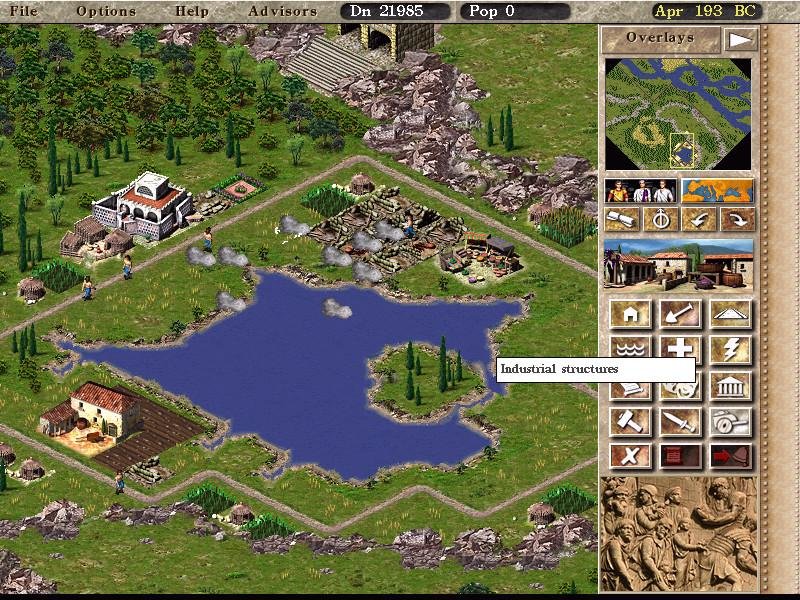Open the Overlays selector
Image resolution: width=800 pixels, height=600 pixels.
click(x=660, y=38)
